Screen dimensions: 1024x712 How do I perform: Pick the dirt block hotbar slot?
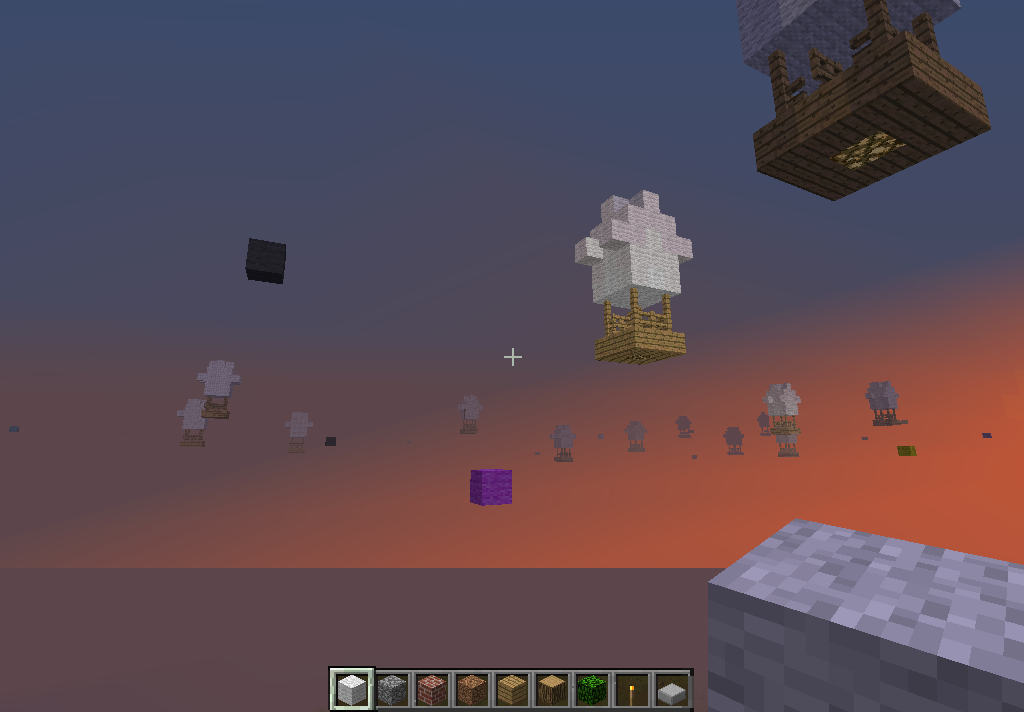coord(472,689)
